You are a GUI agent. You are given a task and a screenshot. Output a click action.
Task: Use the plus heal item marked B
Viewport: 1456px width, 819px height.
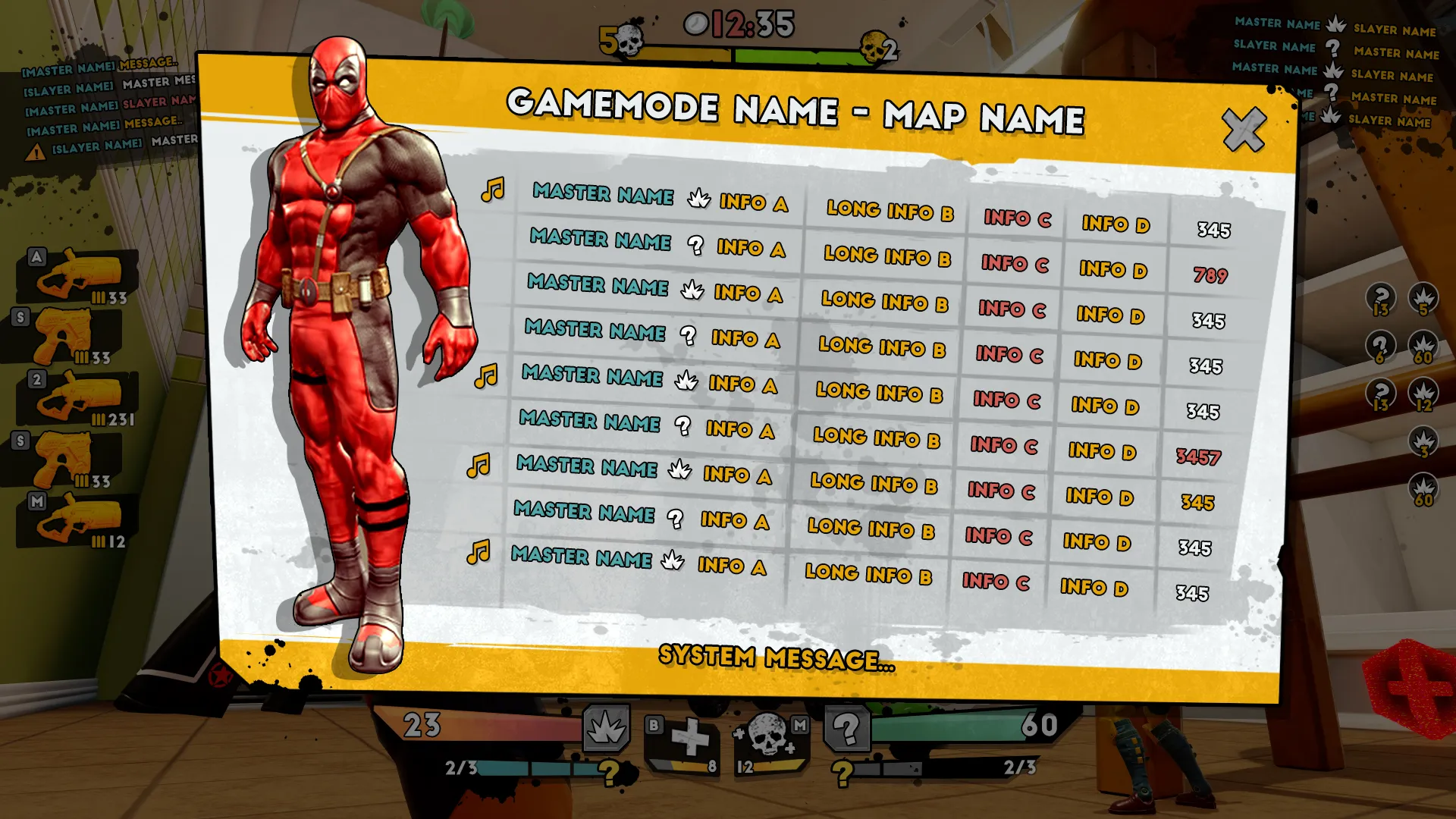click(x=689, y=739)
